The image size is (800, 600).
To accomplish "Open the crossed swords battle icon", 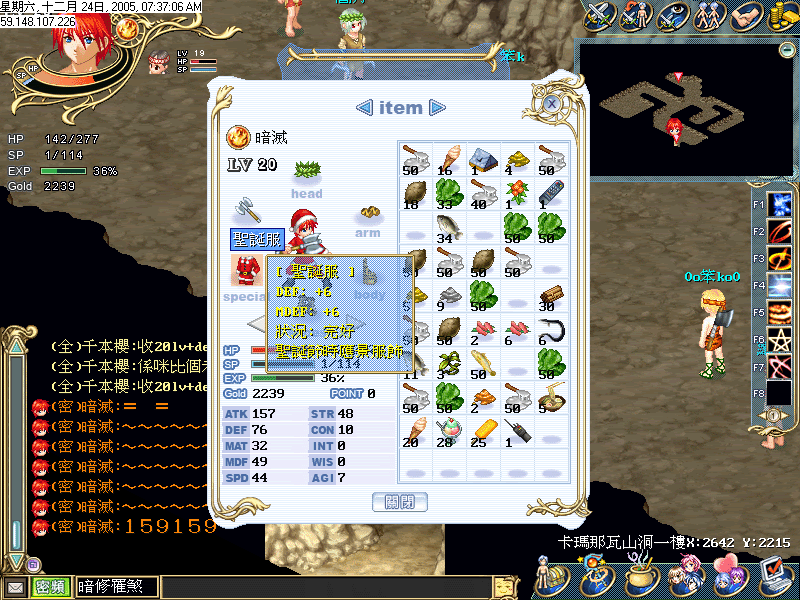I will (x=600, y=16).
